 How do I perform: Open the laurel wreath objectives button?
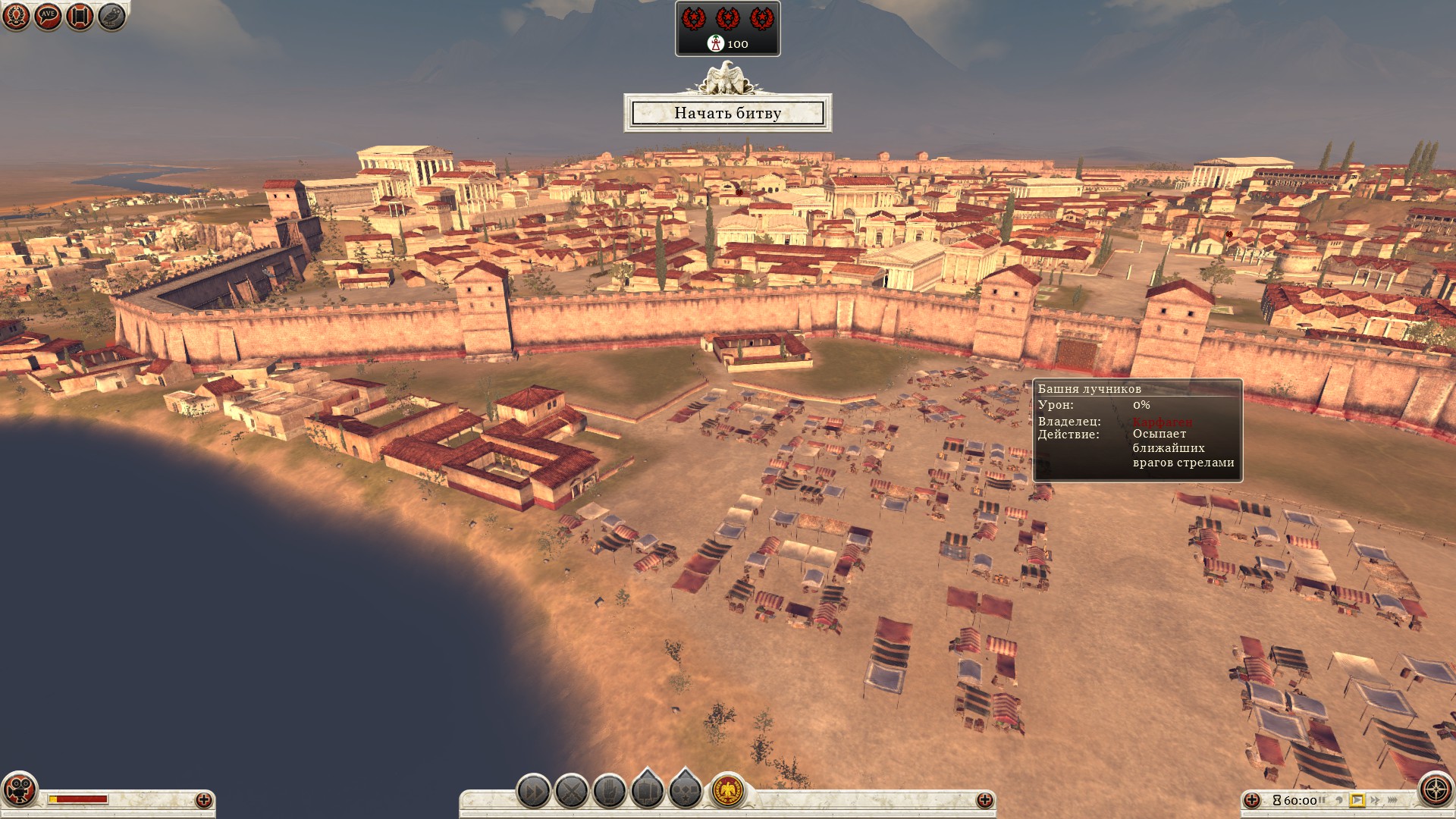click(16, 16)
